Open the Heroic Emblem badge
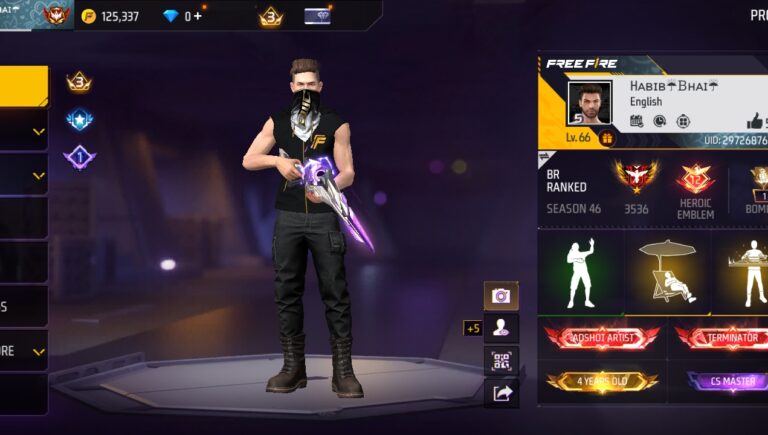Screen dimensions: 768x435 pyautogui.click(x=695, y=188)
